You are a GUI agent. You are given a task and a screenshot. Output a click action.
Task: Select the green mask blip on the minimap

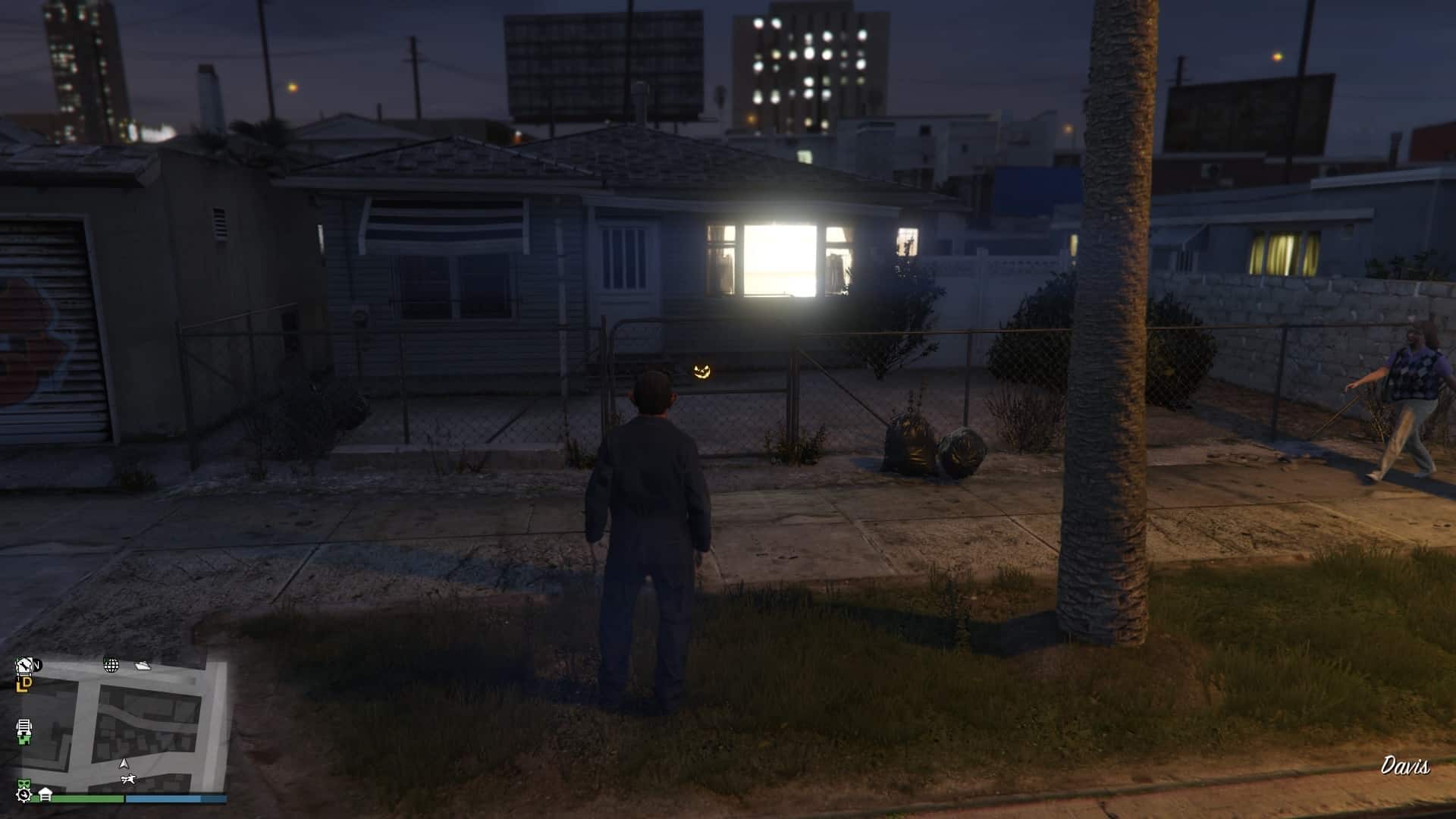pyautogui.click(x=25, y=783)
